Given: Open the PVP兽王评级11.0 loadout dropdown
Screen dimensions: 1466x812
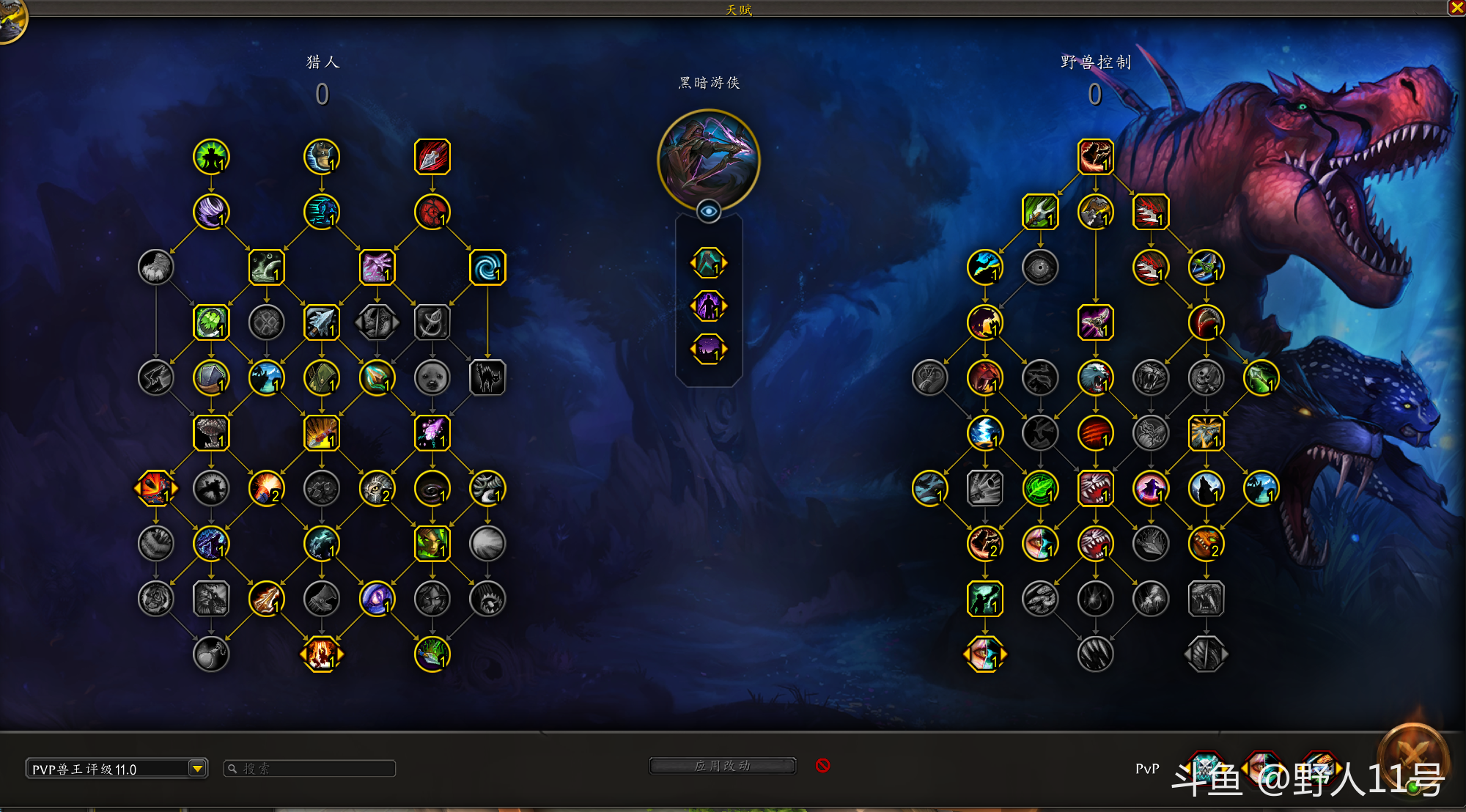Looking at the screenshot, I should pos(197,768).
